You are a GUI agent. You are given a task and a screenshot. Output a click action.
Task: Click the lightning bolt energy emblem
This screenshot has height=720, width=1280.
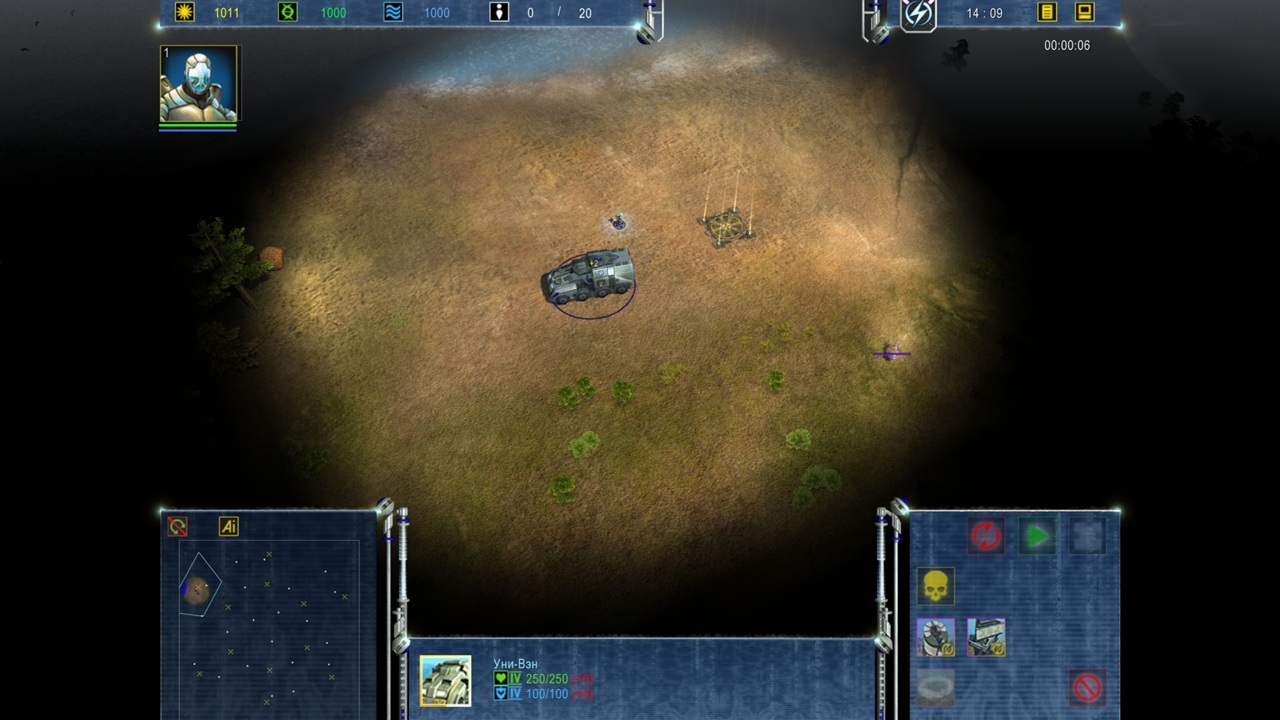pyautogui.click(x=918, y=14)
